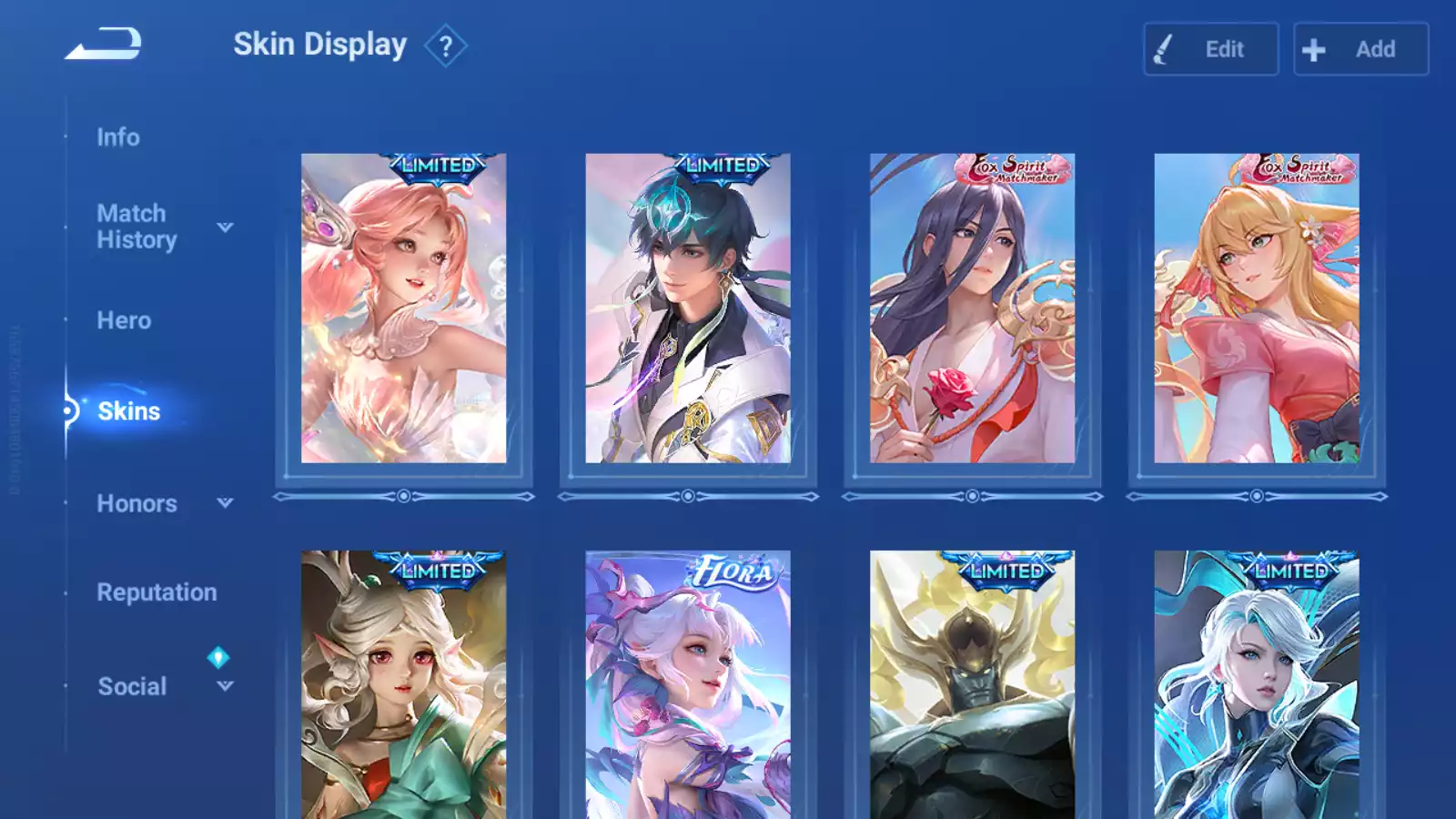Open the Honors tab
Viewport: 1456px width, 819px height.
(136, 503)
